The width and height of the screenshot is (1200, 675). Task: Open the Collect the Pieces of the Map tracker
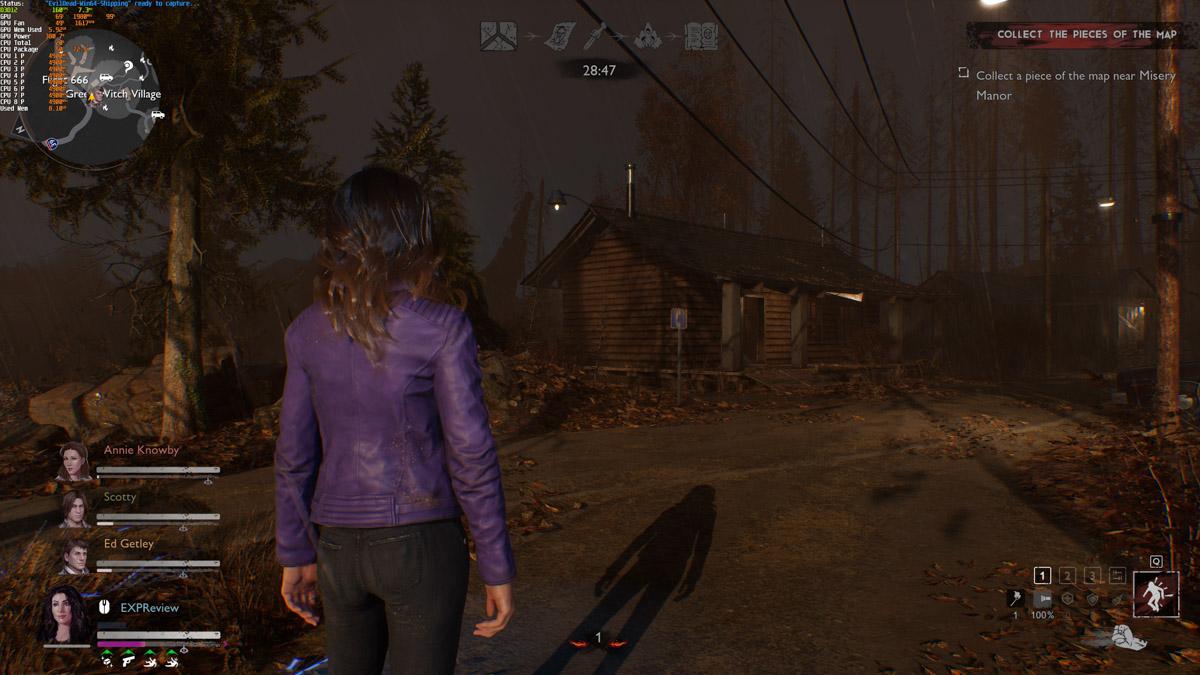pyautogui.click(x=1084, y=35)
